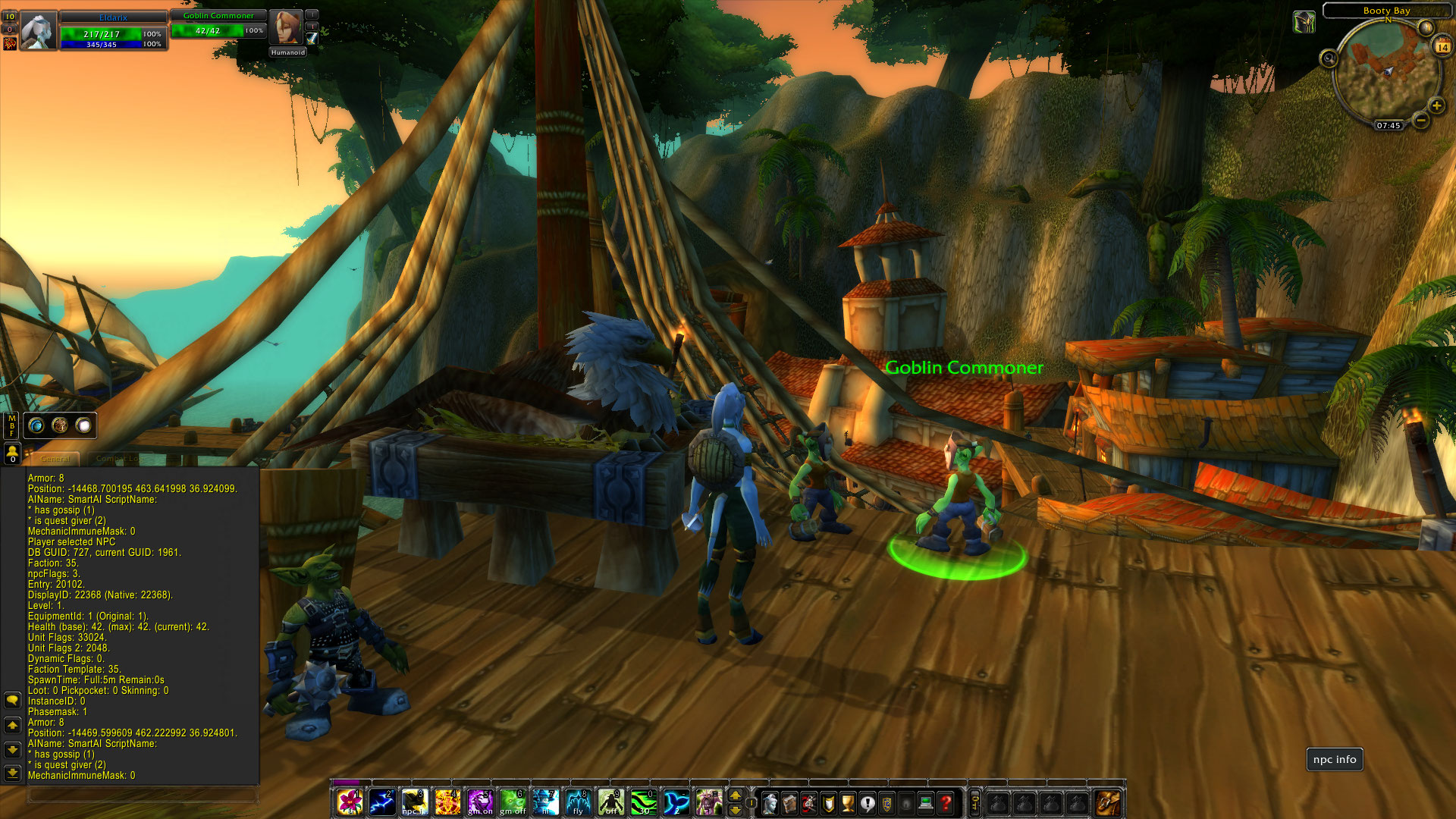Page the action bar down with the yellow arrow

(735, 808)
